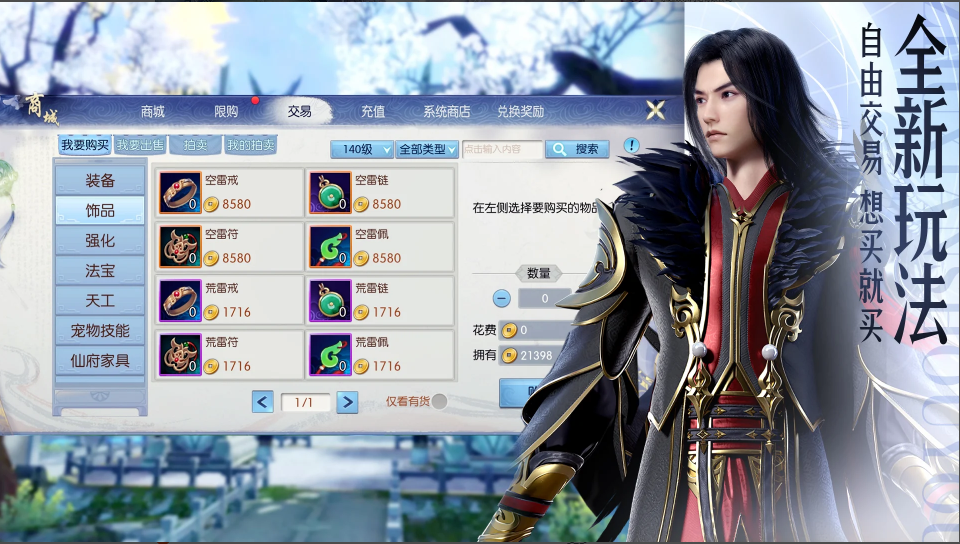Open the 限购 tab
Viewport: 960px width, 544px height.
coord(226,111)
